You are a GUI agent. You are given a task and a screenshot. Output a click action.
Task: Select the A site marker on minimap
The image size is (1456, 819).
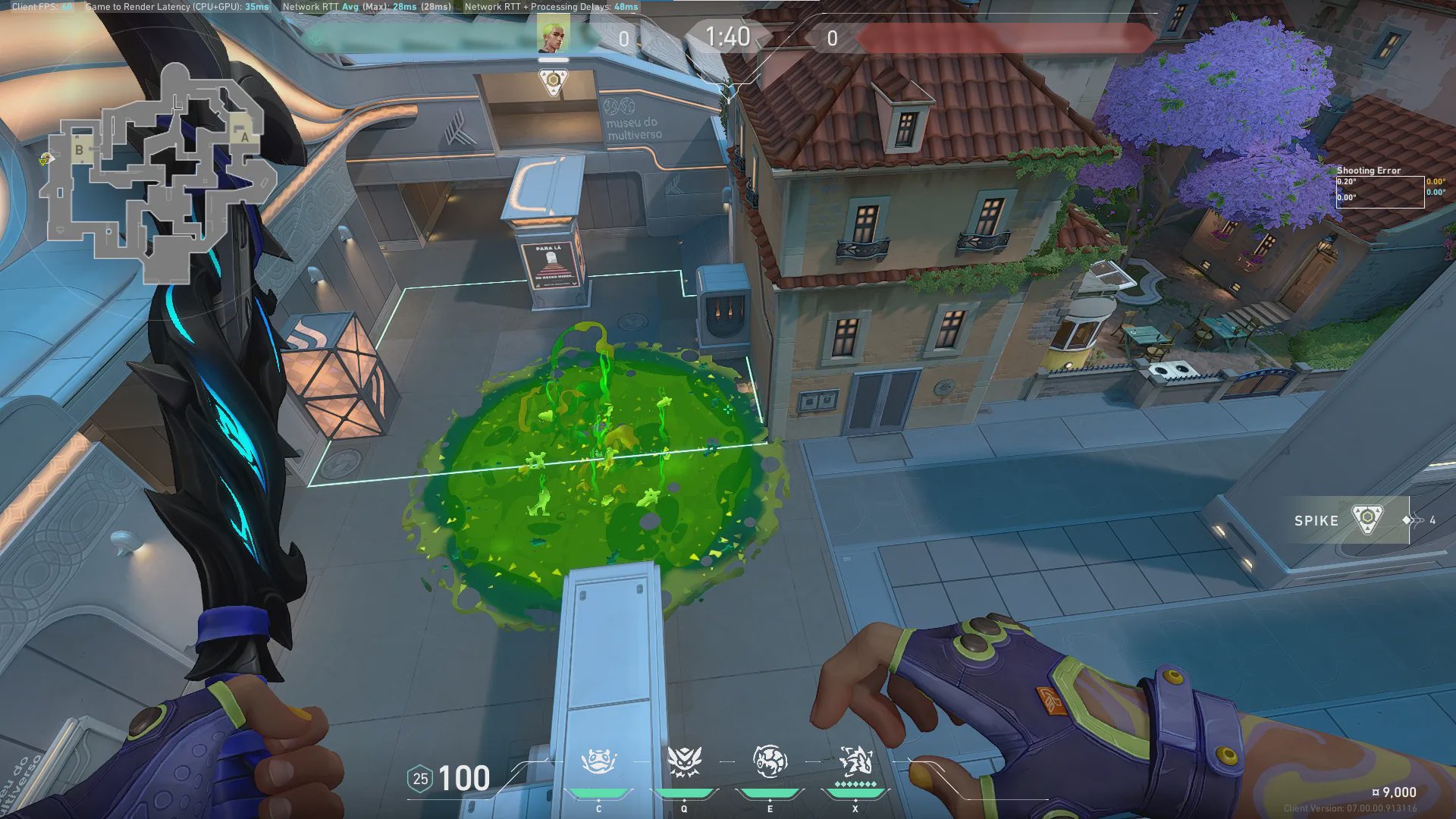click(x=244, y=137)
